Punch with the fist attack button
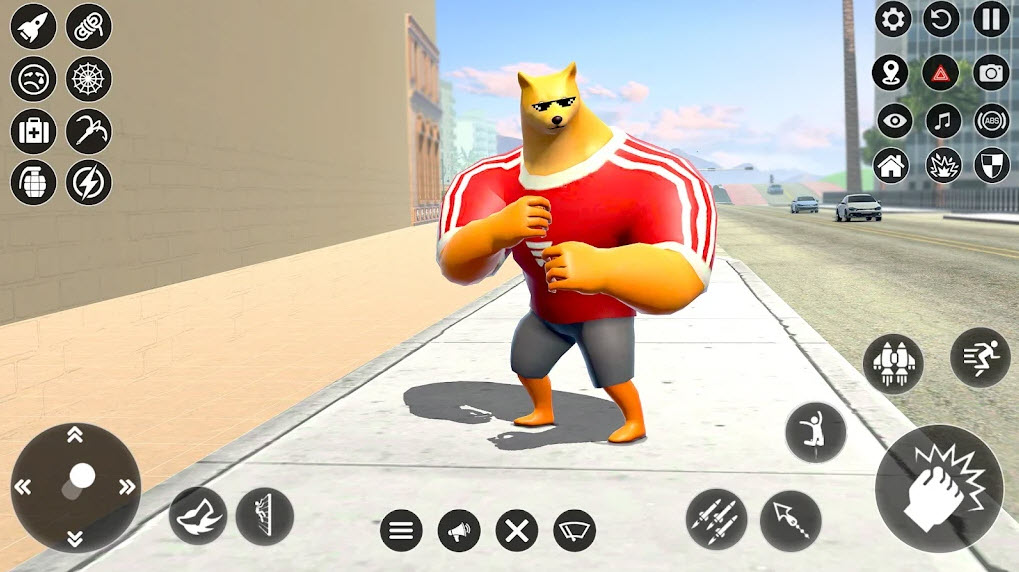The image size is (1019, 572). coord(938,488)
